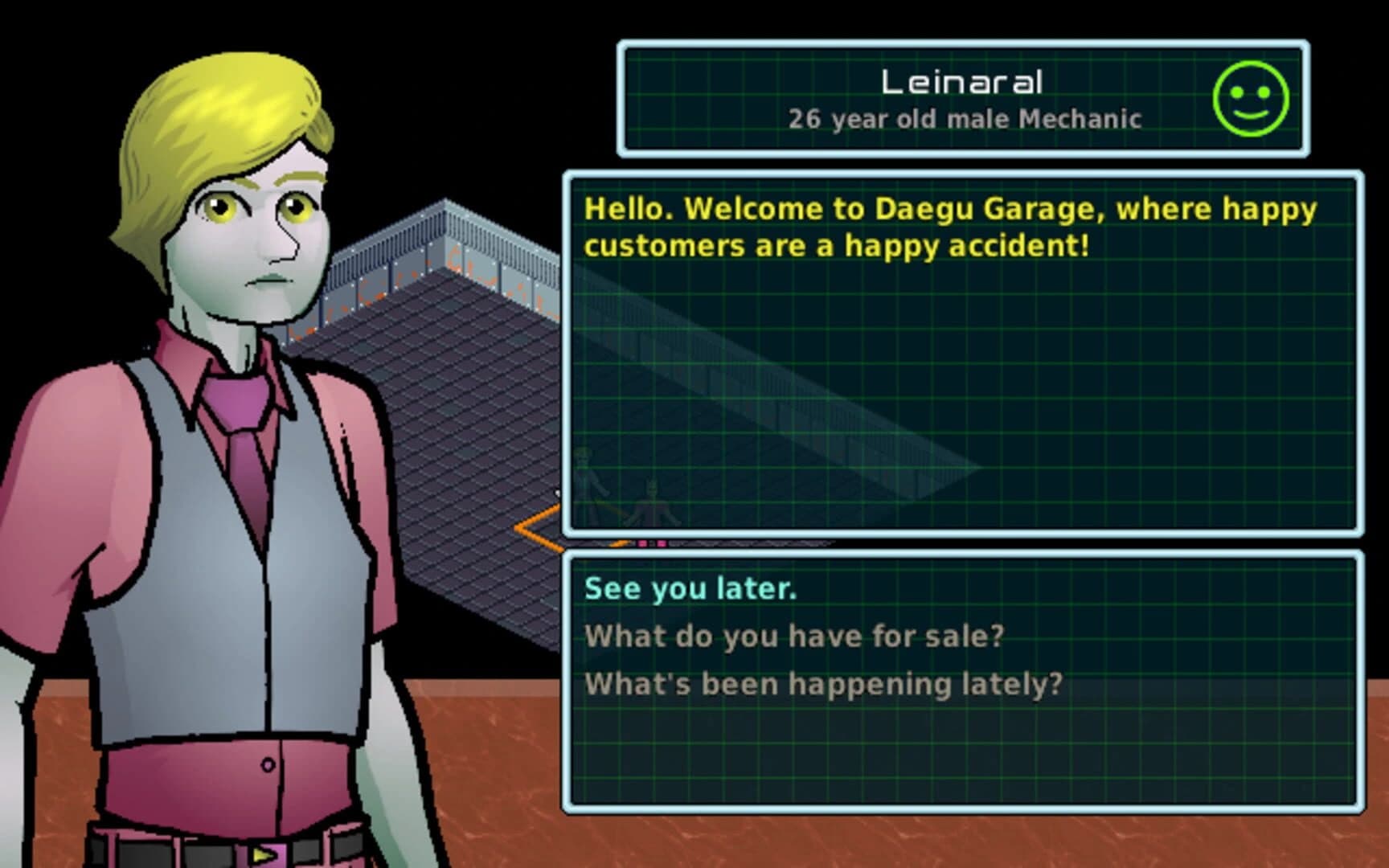This screenshot has height=868, width=1389.
Task: Click the pink indicator squares near the walkway
Action: pyautogui.click(x=651, y=544)
